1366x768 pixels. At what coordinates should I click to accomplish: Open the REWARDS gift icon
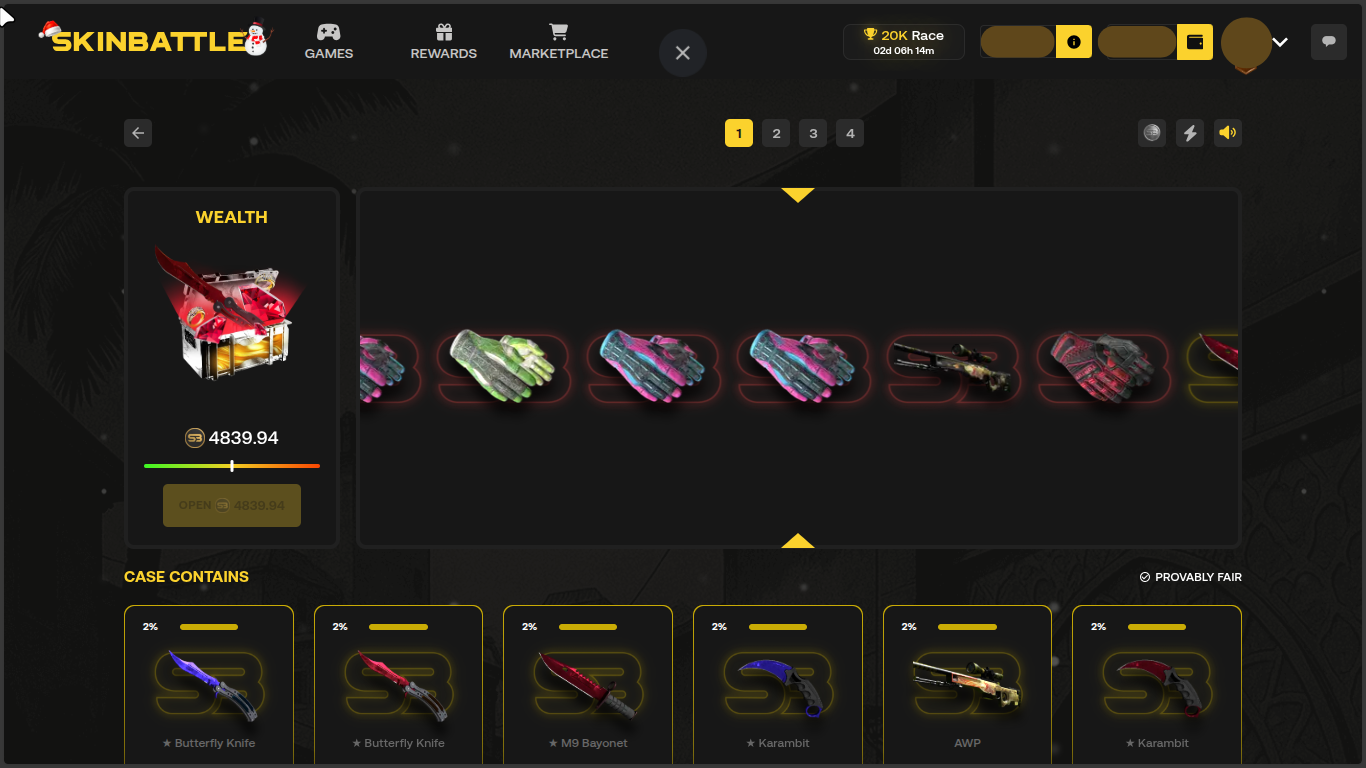443,33
